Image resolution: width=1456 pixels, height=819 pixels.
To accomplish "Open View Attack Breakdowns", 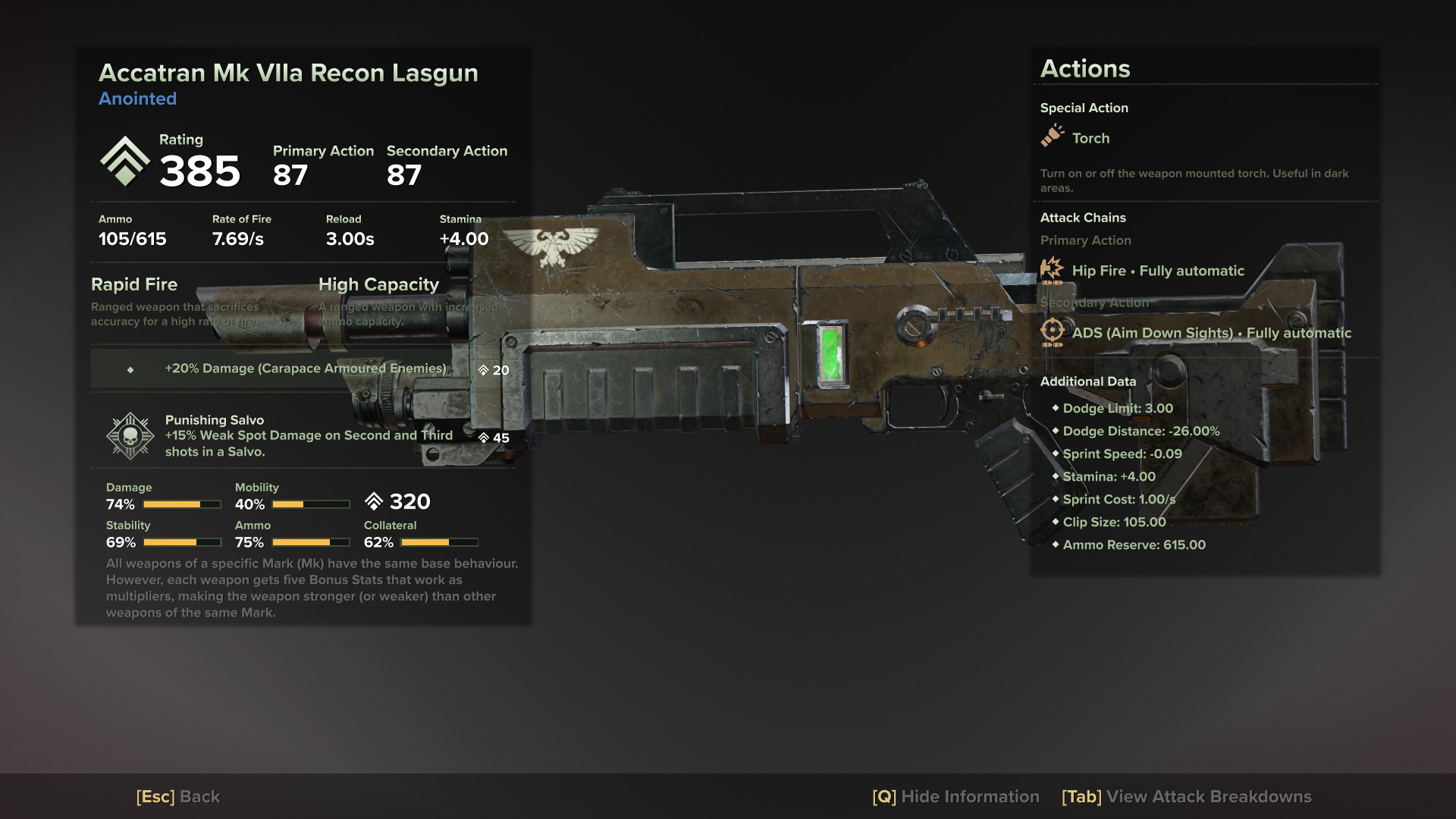I will tap(1186, 797).
